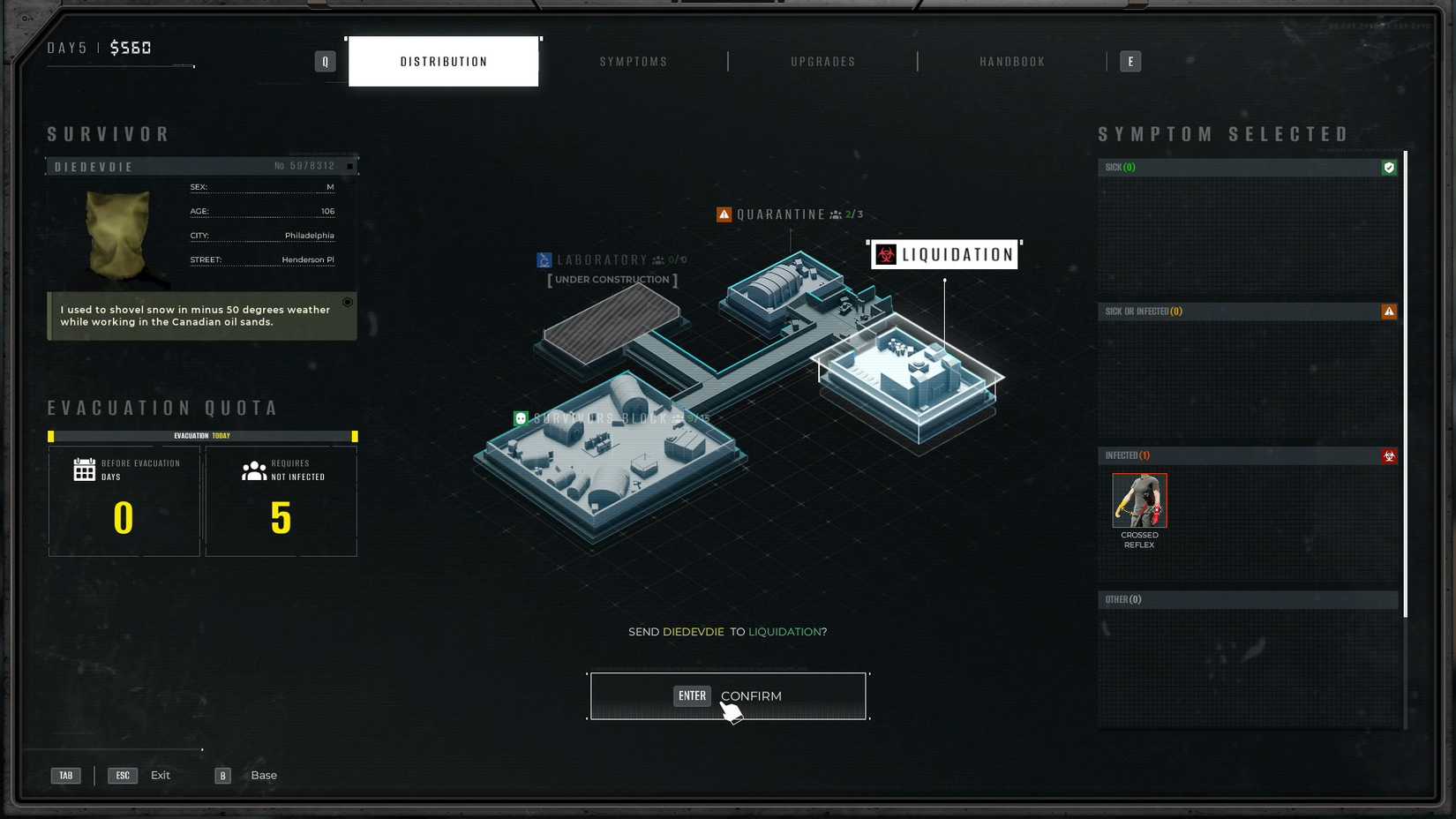1456x819 pixels.
Task: Toggle the E key indicator beside Handbook
Action: tap(1130, 61)
